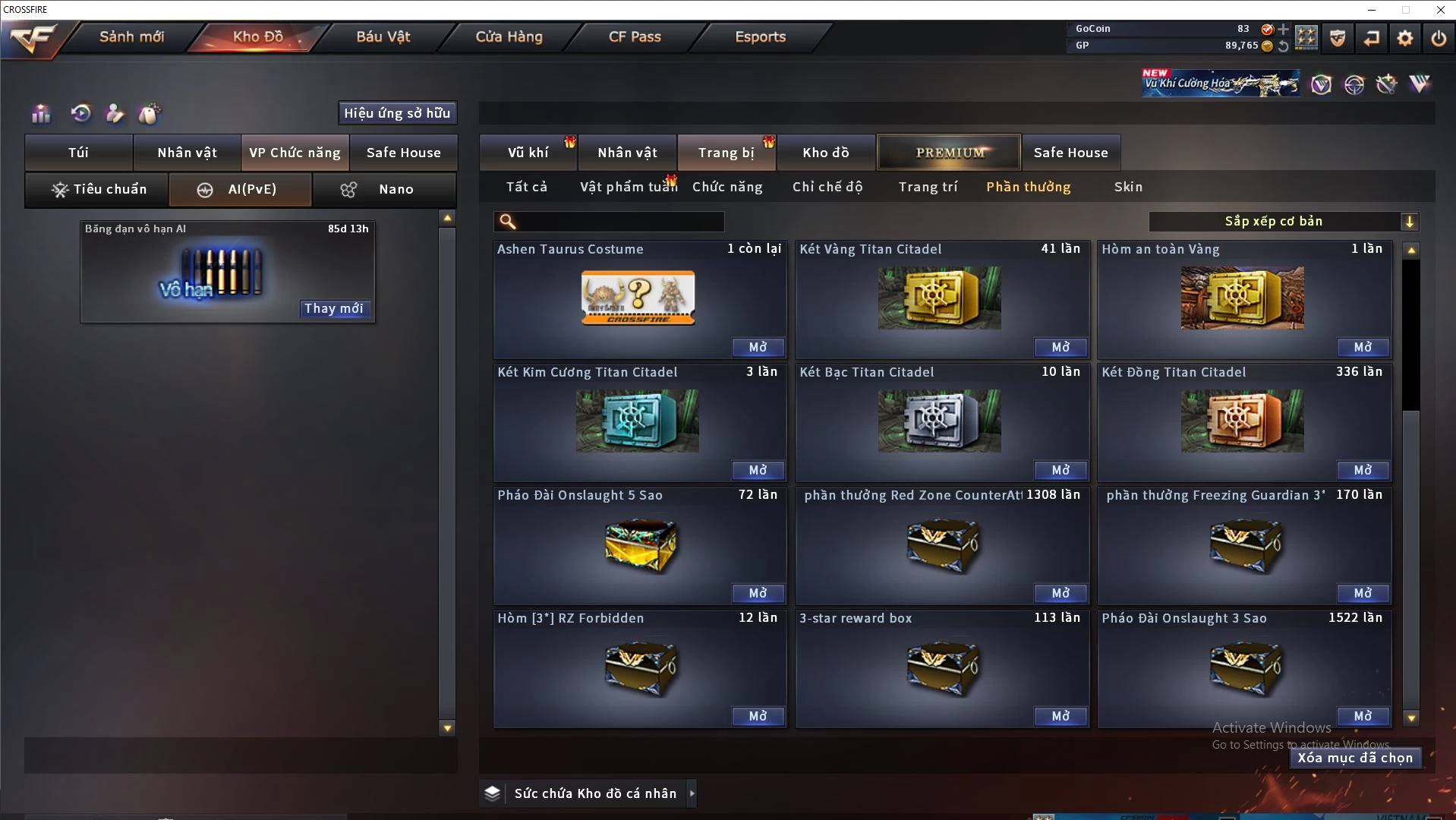This screenshot has height=820, width=1456.
Task: Select the Pháo Đài Onslaught 5 Sao crate
Action: click(639, 545)
